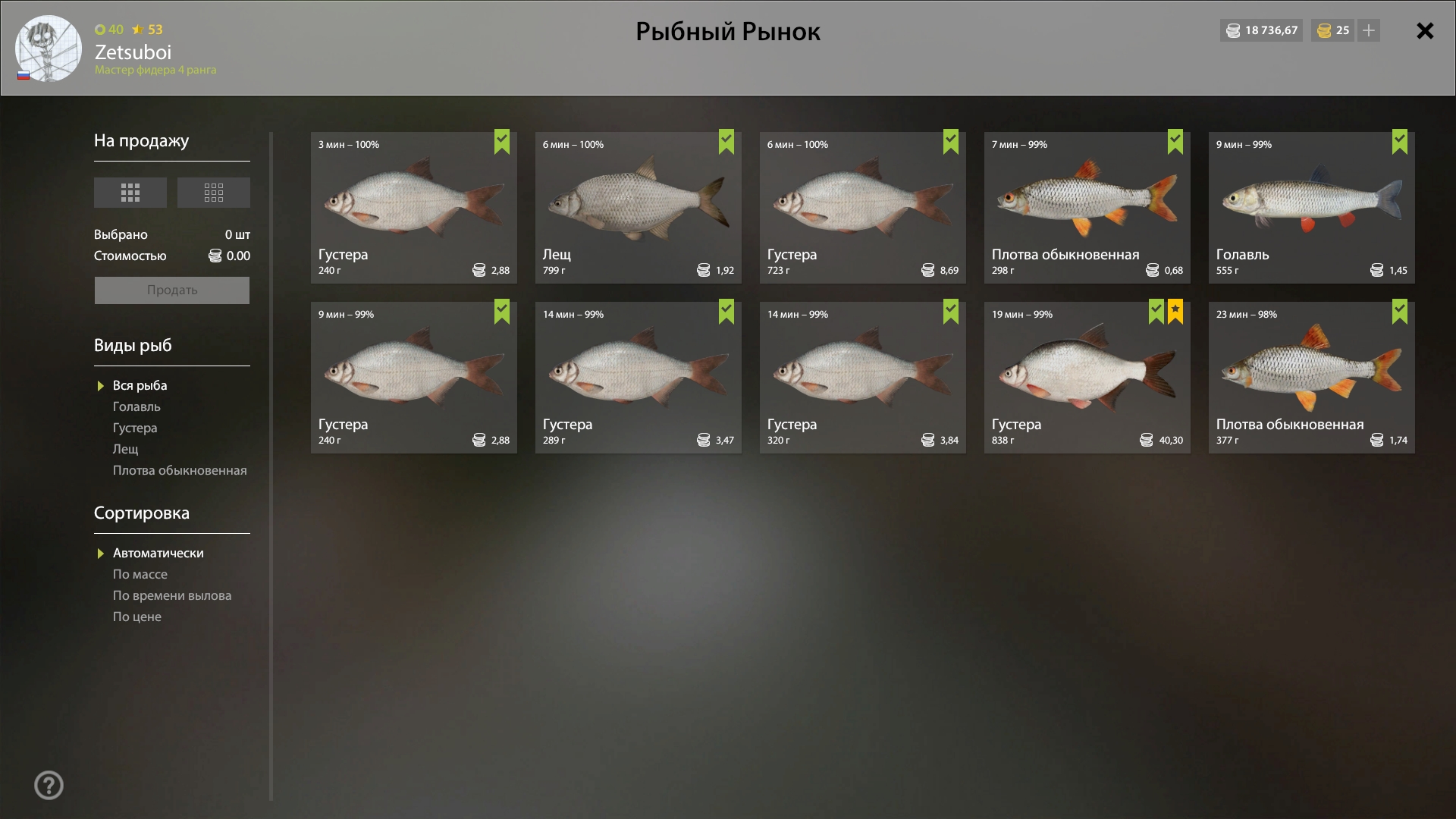Show Вся рыба category

tap(140, 386)
